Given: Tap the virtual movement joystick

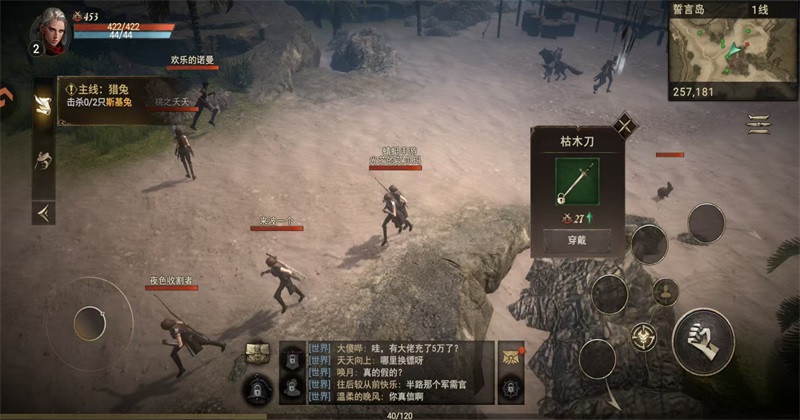Looking at the screenshot, I should (x=90, y=322).
